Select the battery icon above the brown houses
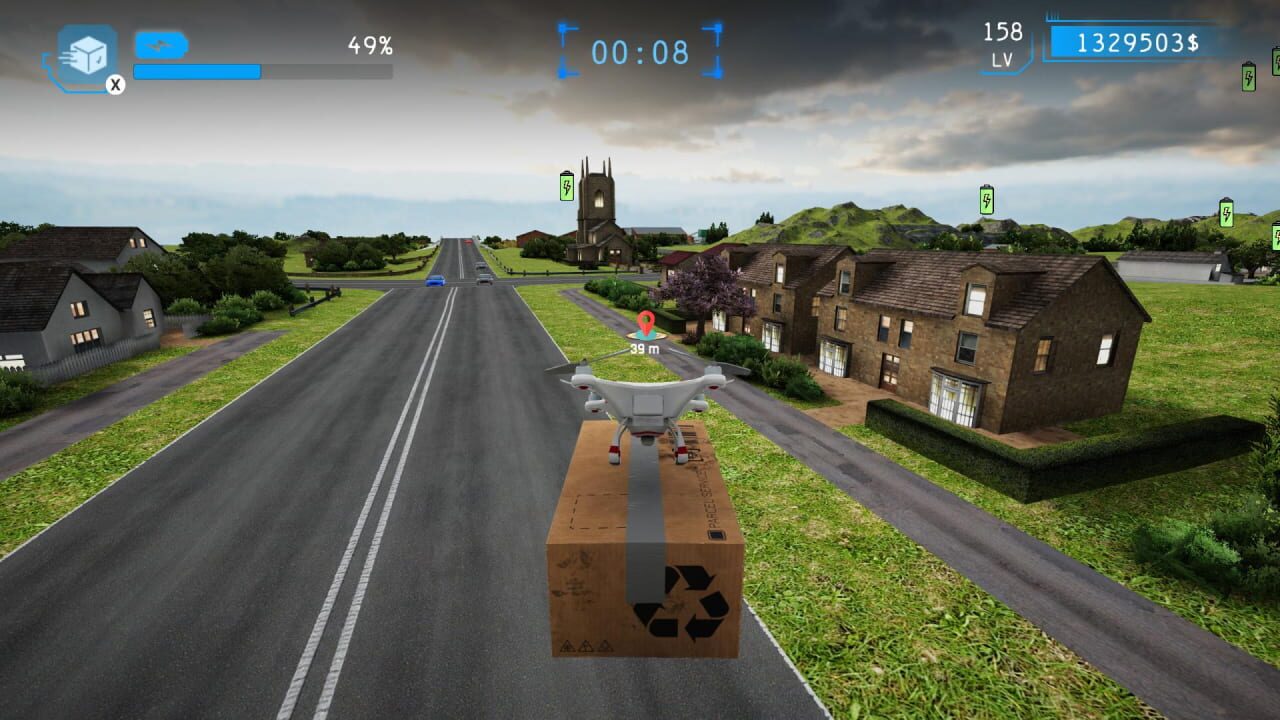The height and width of the screenshot is (720, 1280). pos(985,200)
